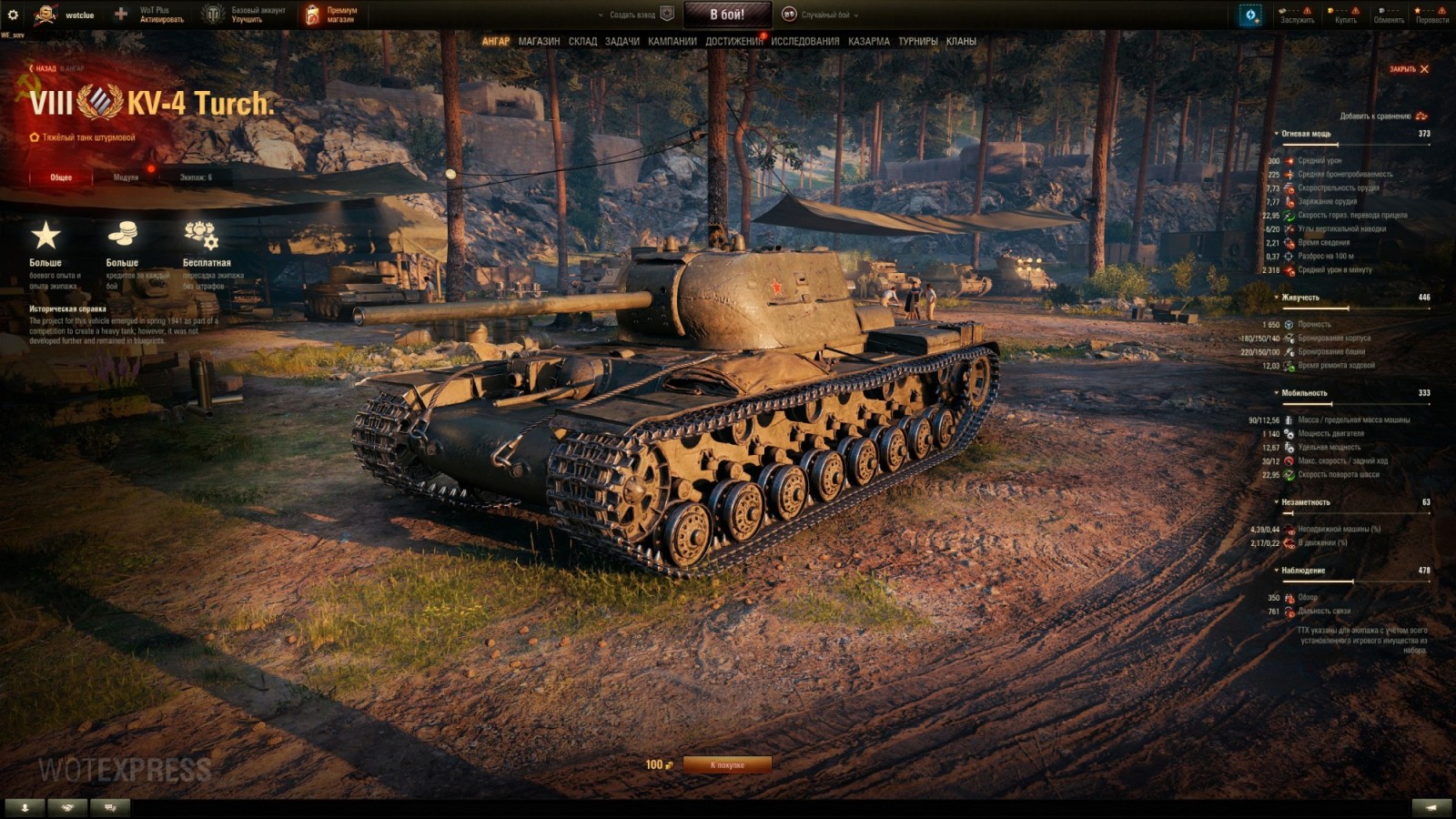
Task: Open the КАЗАРМА menu
Action: [x=868, y=41]
